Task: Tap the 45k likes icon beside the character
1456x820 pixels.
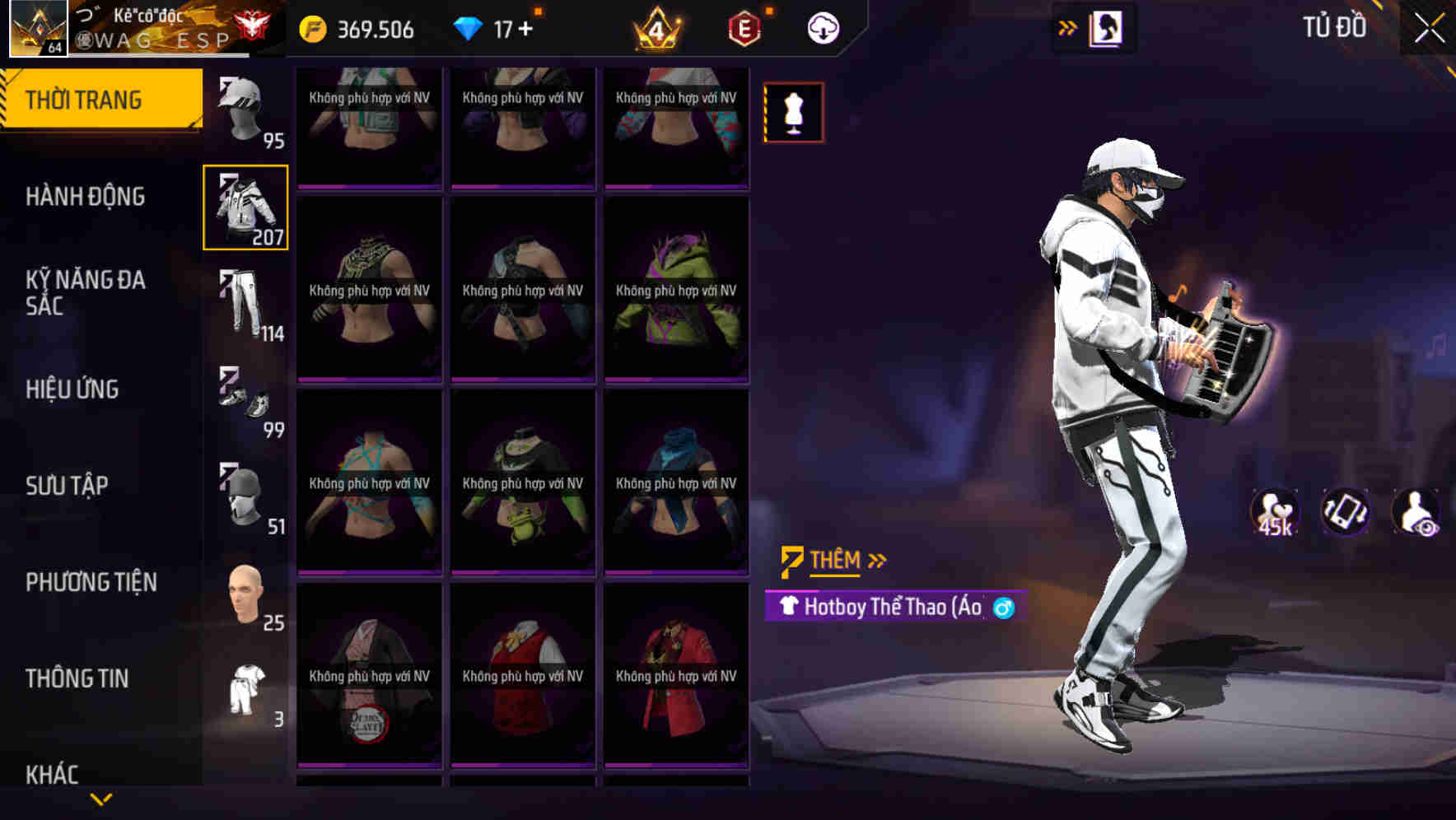Action: (x=1275, y=512)
